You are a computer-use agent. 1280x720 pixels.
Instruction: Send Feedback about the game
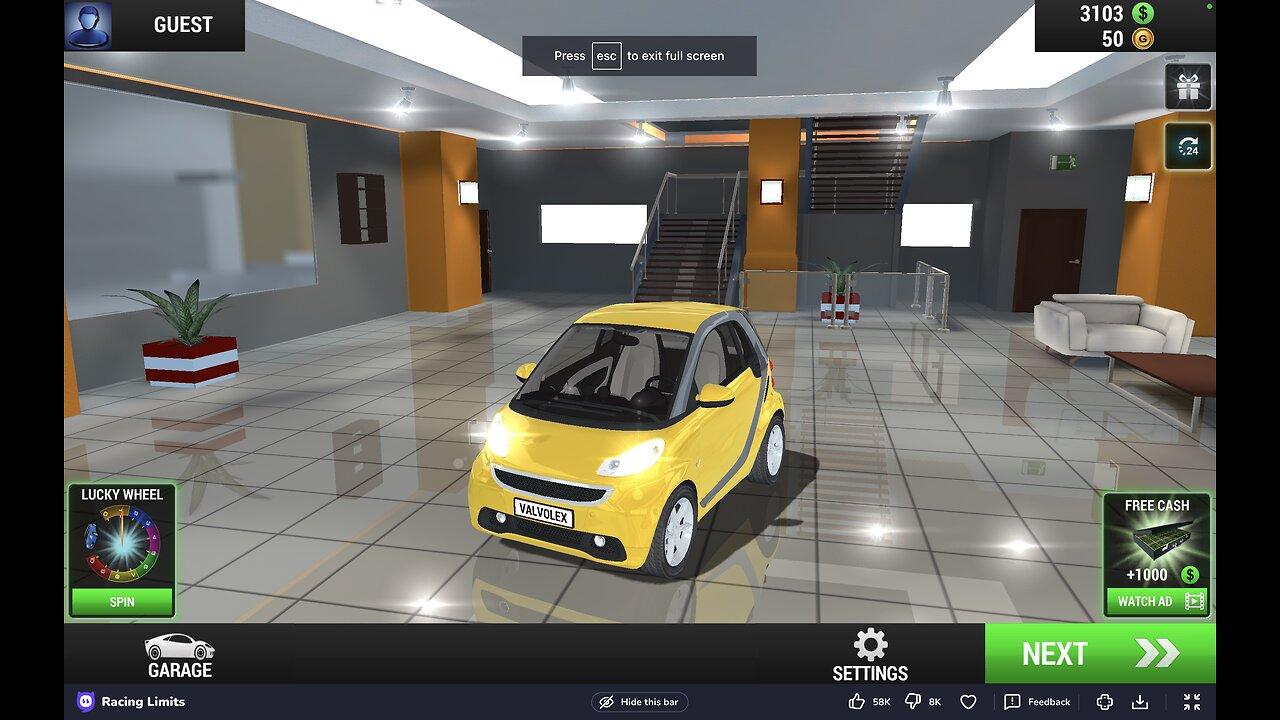[x=1037, y=702]
